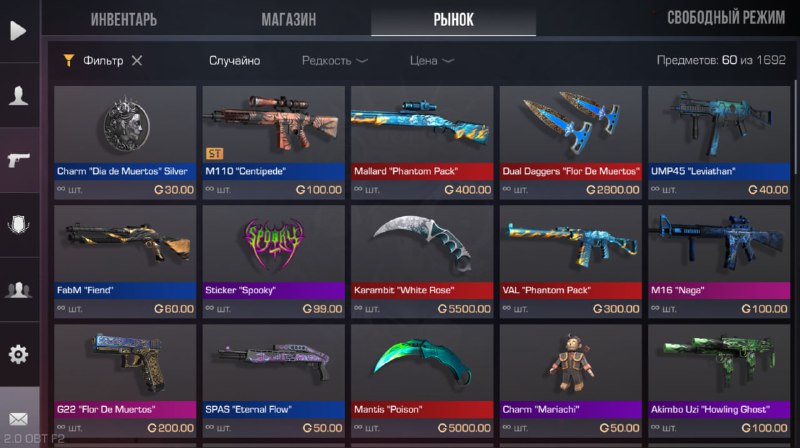Select the Рынок tab

(452, 19)
